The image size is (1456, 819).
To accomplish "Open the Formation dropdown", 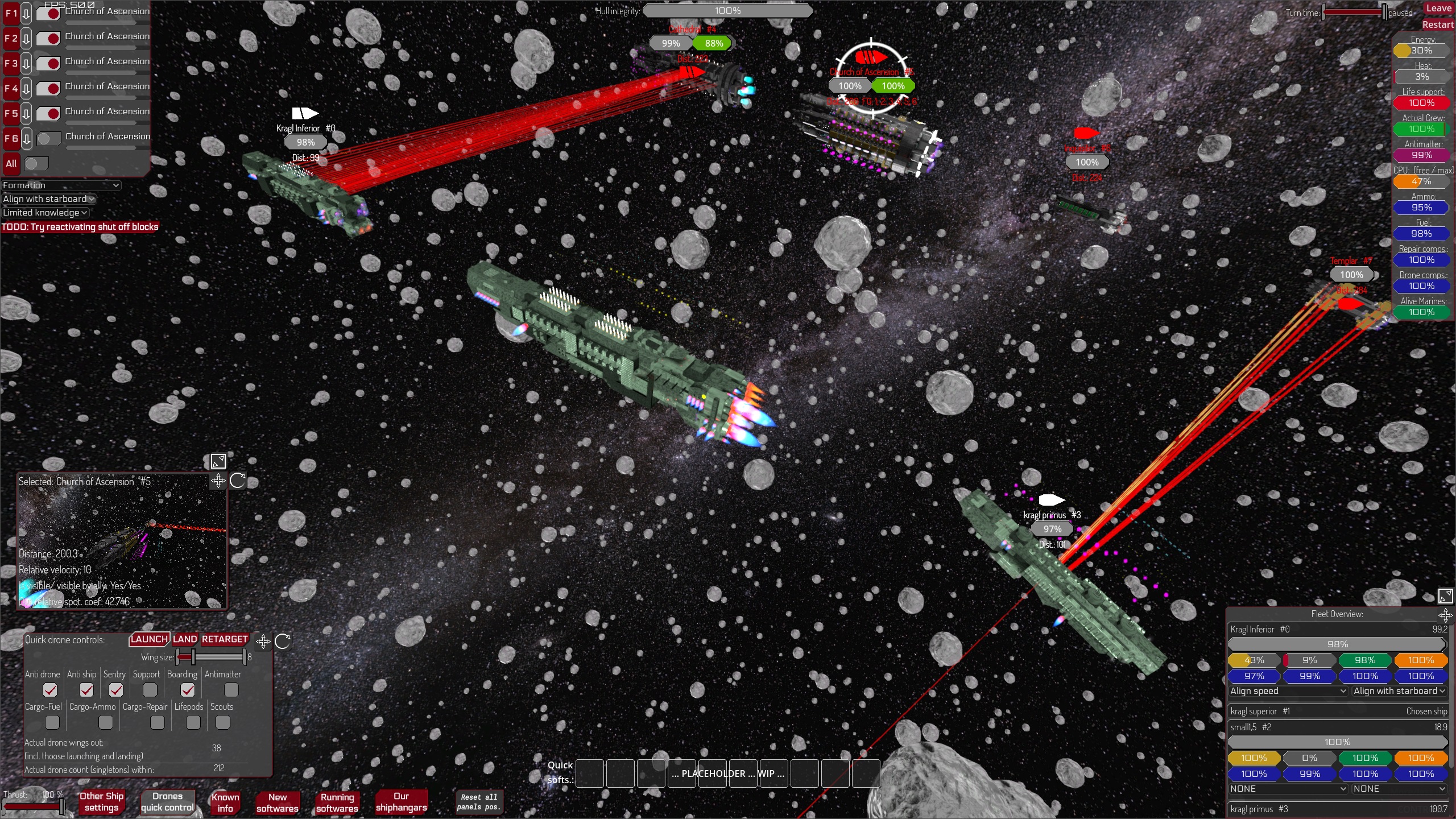I will point(61,185).
